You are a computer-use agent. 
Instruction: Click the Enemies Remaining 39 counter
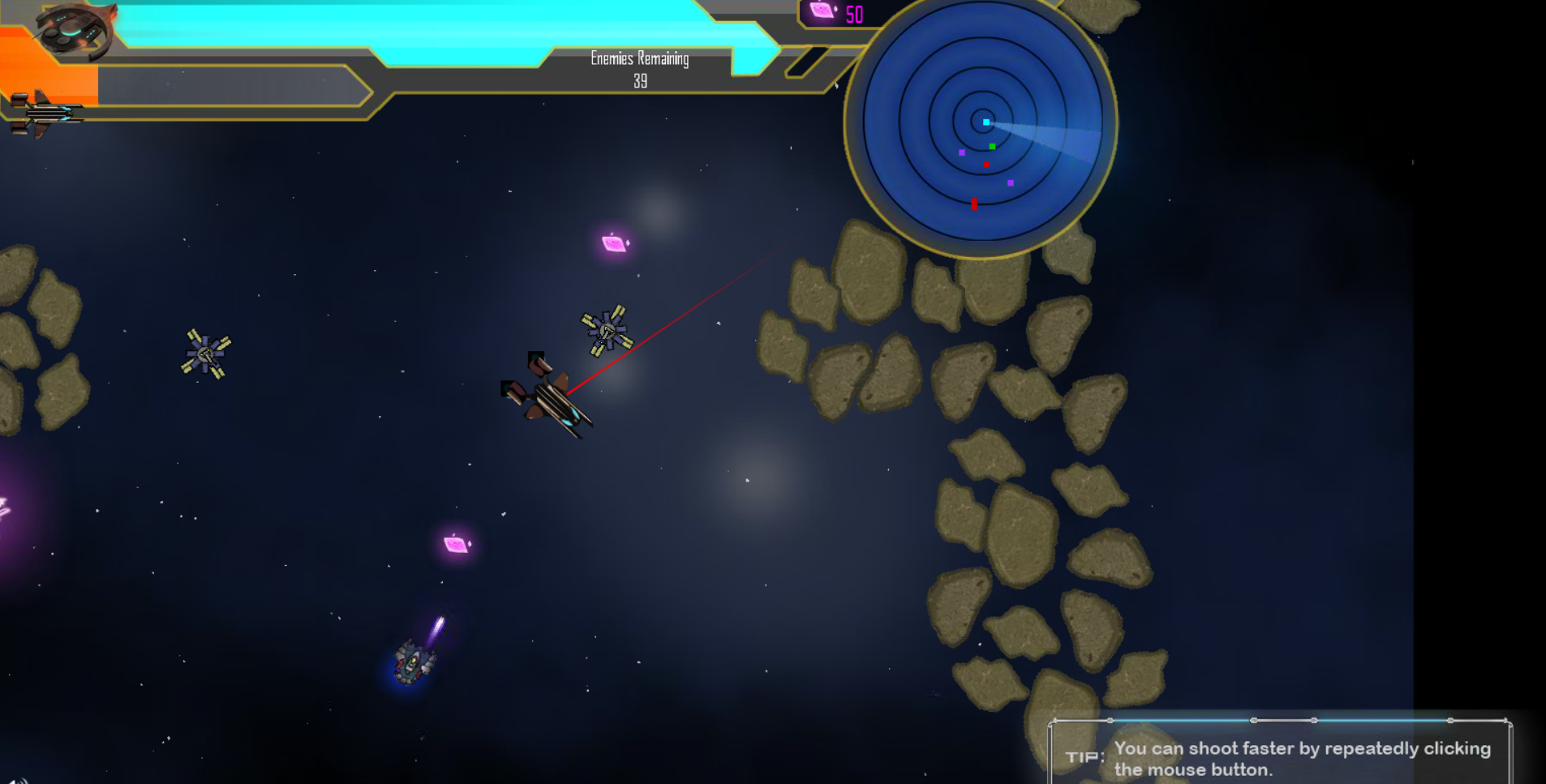tap(640, 71)
